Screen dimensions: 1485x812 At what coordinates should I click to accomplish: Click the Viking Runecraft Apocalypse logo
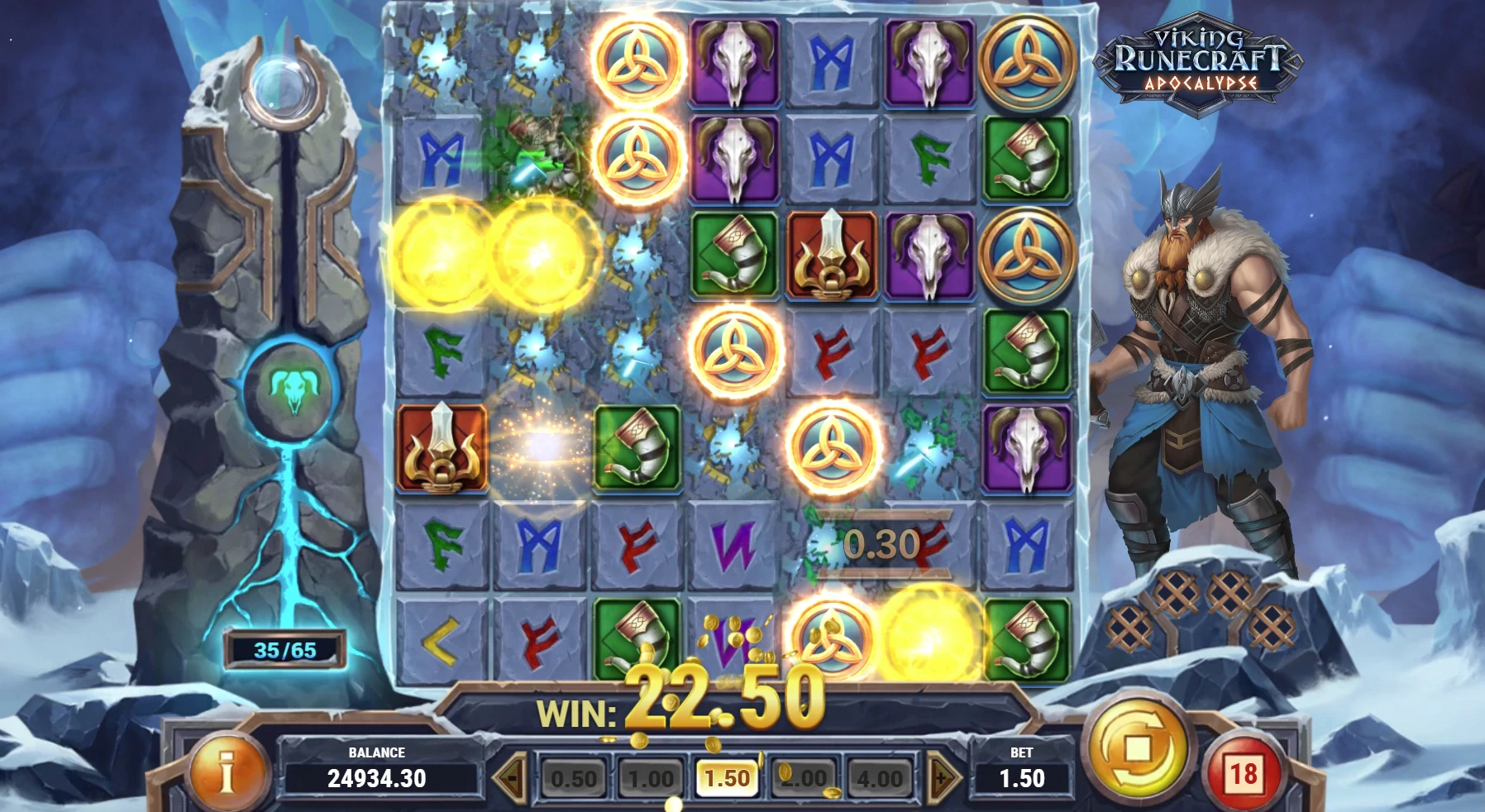[1197, 62]
